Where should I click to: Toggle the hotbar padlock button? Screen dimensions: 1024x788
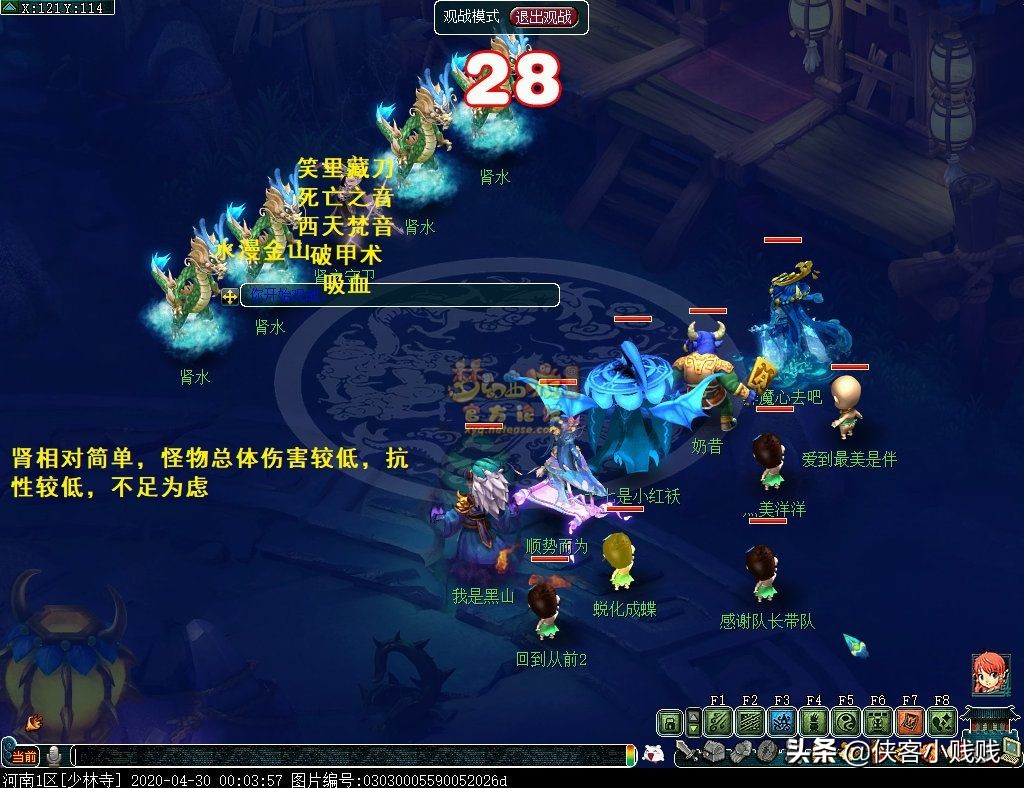coord(670,722)
